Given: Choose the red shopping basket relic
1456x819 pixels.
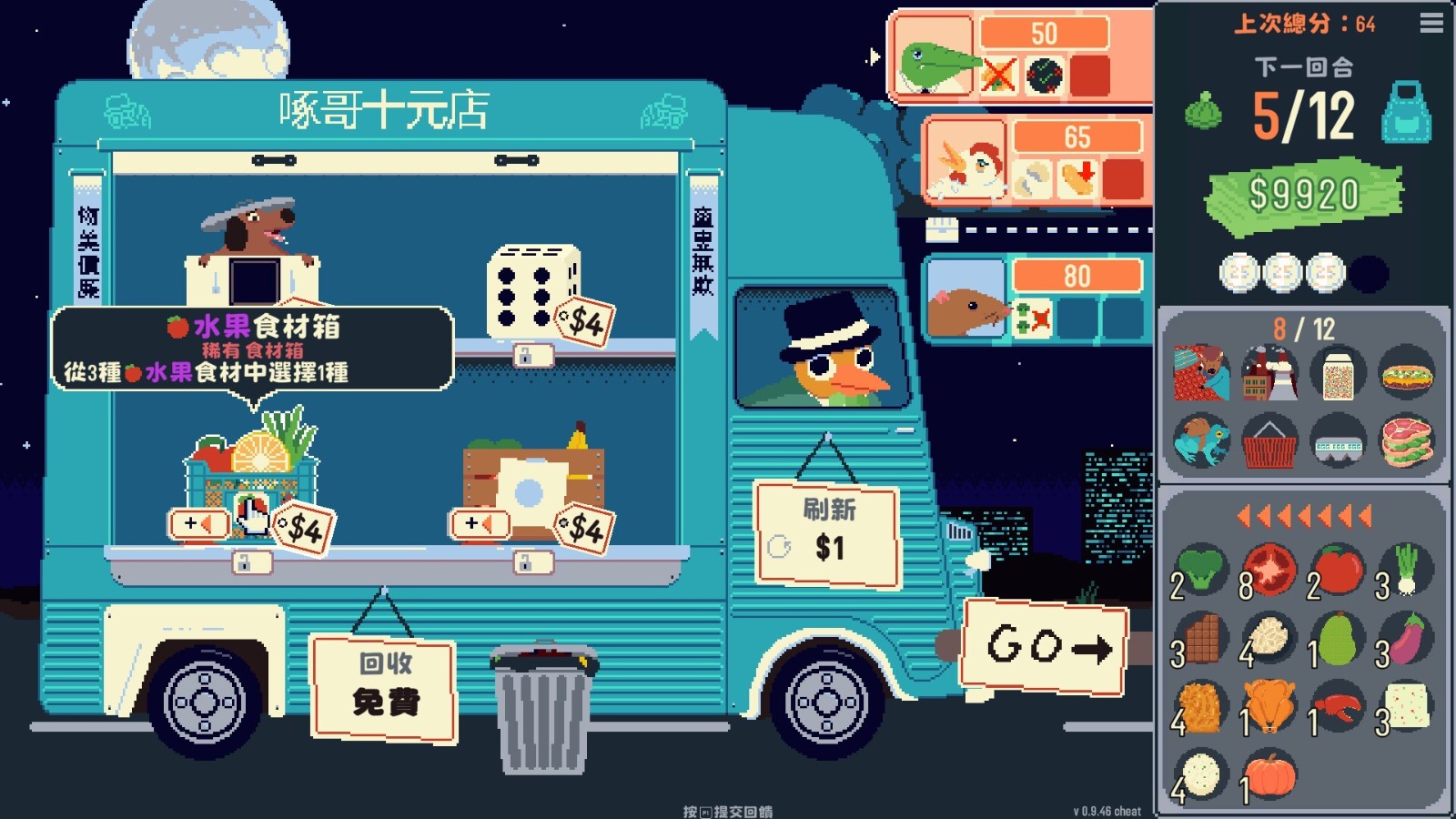Looking at the screenshot, I should click(1269, 442).
